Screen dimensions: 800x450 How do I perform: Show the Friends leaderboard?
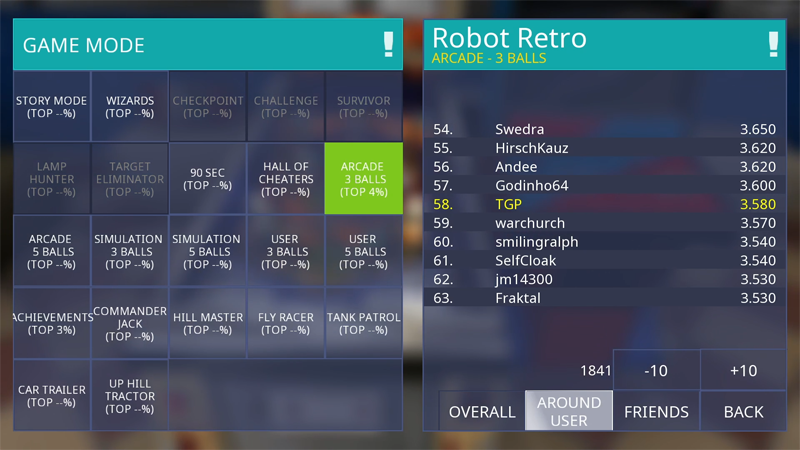[x=656, y=411]
